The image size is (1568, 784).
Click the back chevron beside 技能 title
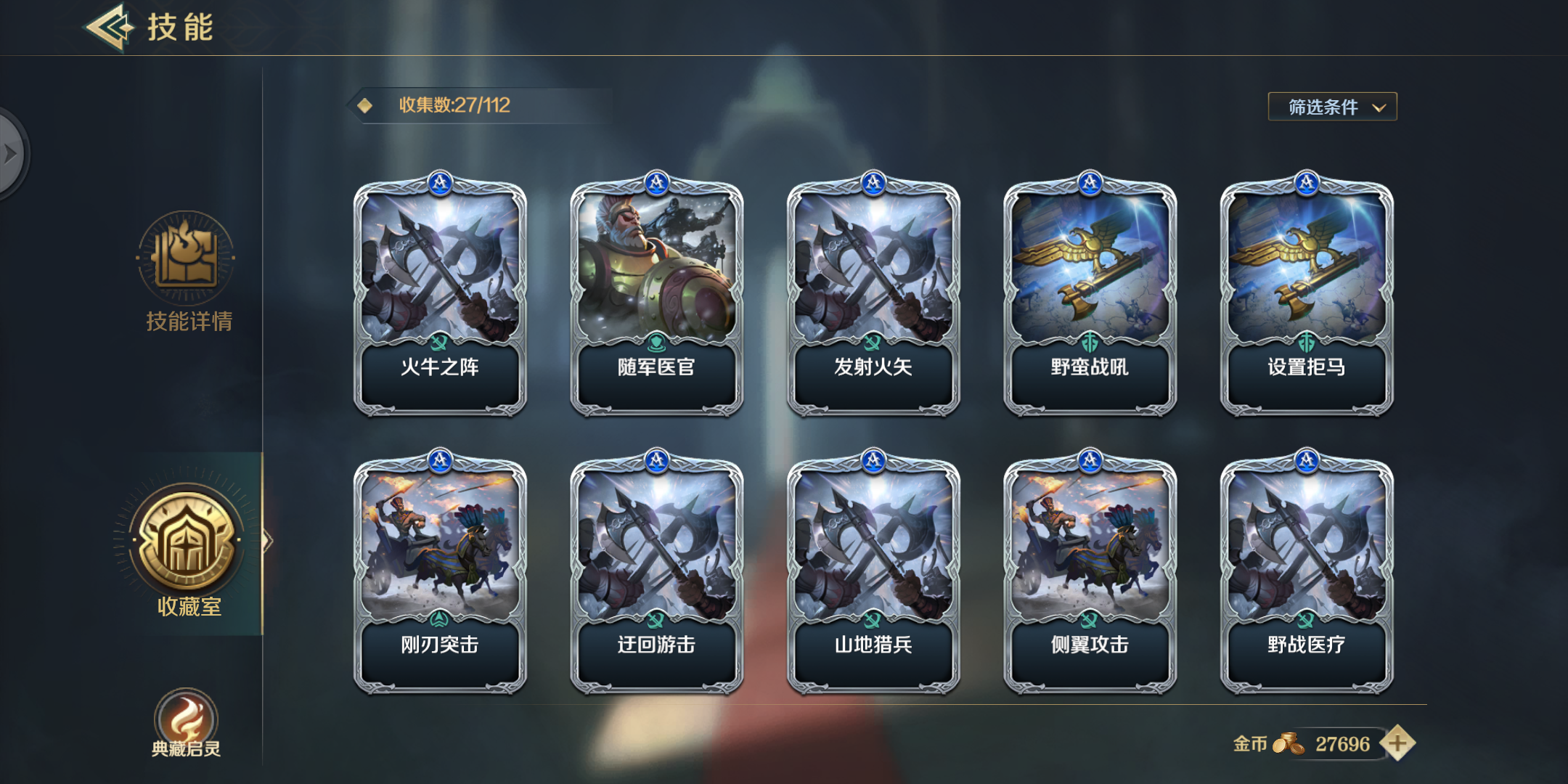[107, 28]
